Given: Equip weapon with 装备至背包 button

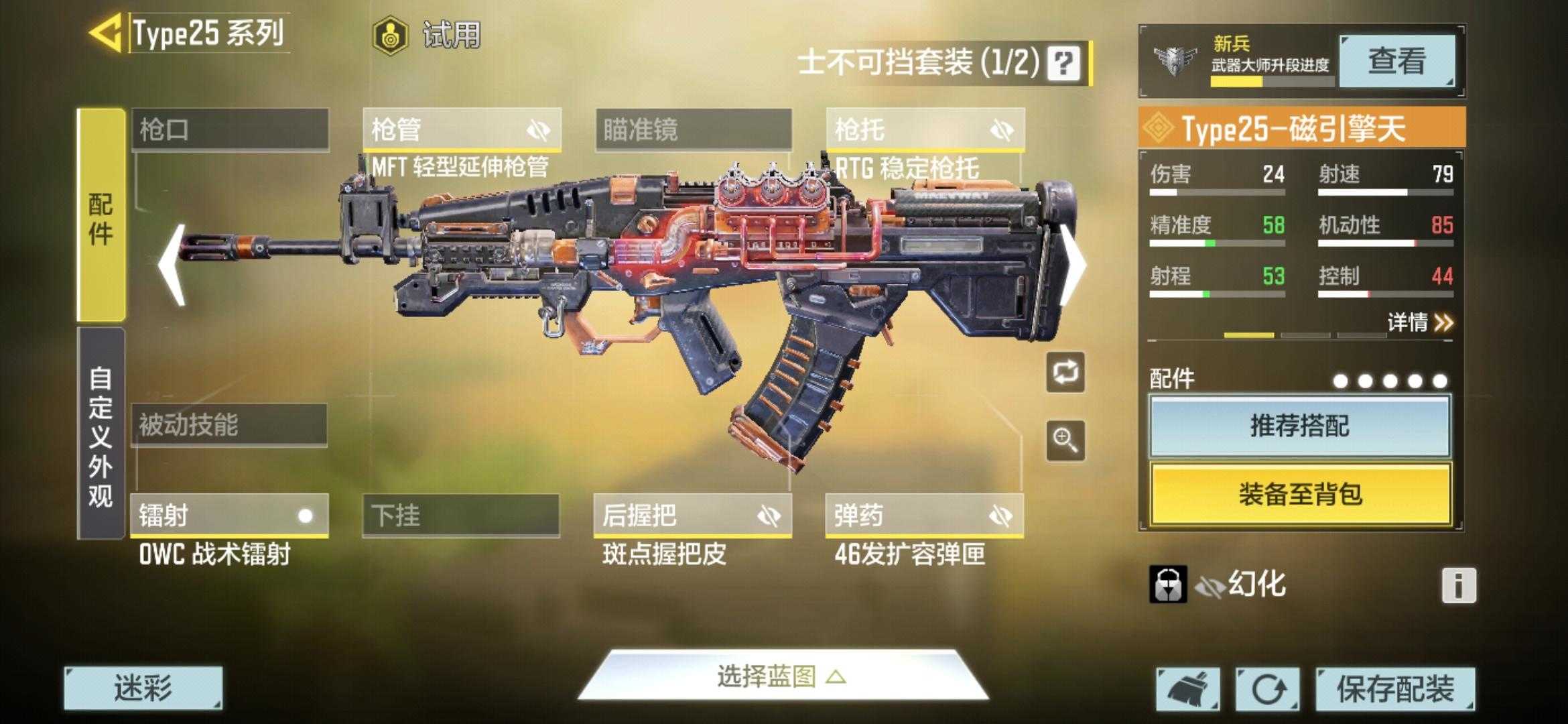Looking at the screenshot, I should (1299, 495).
